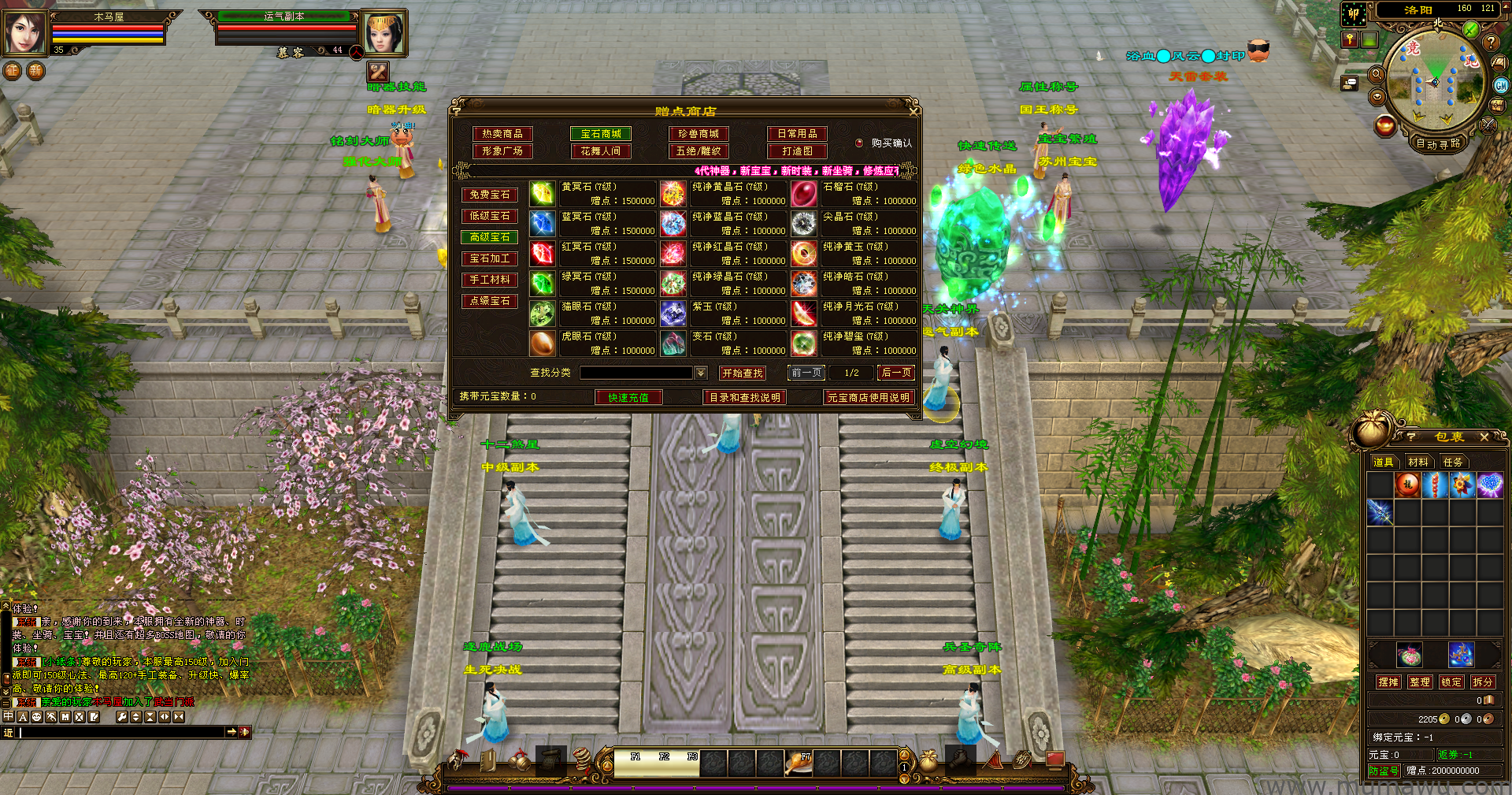Pick the 紫玉 (7级) gem item
Screen dimensions: 1512x795
point(673,314)
